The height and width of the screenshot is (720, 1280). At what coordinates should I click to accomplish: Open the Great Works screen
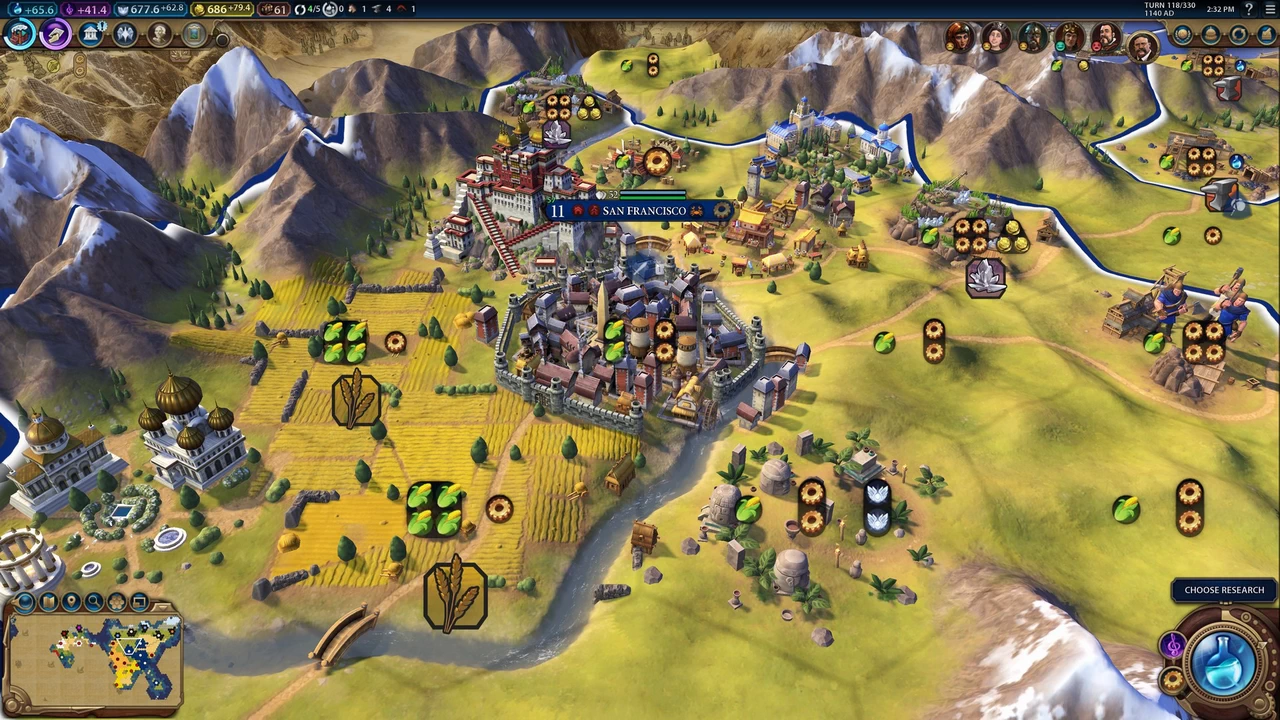pyautogui.click(x=192, y=36)
